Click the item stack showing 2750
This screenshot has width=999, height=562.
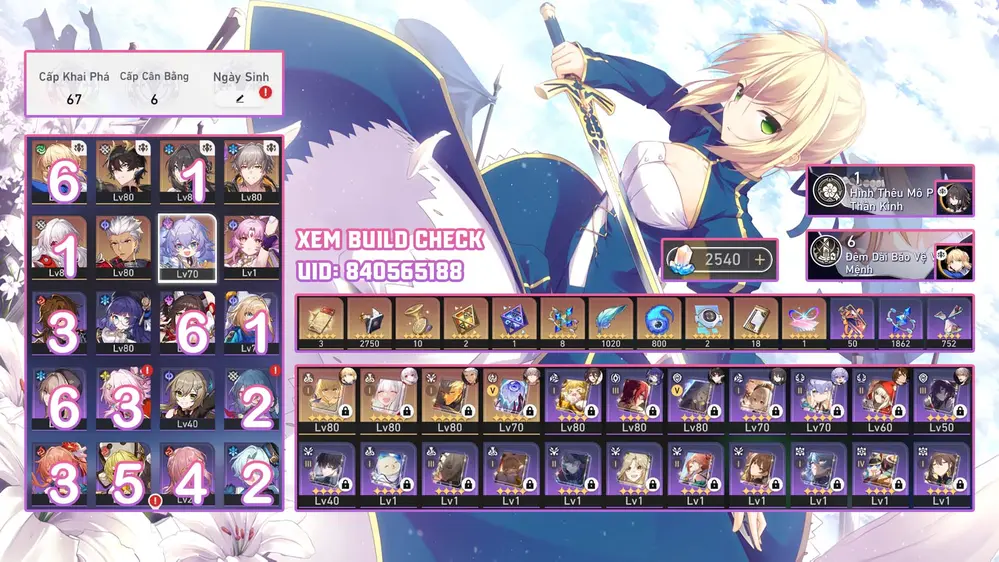(368, 321)
